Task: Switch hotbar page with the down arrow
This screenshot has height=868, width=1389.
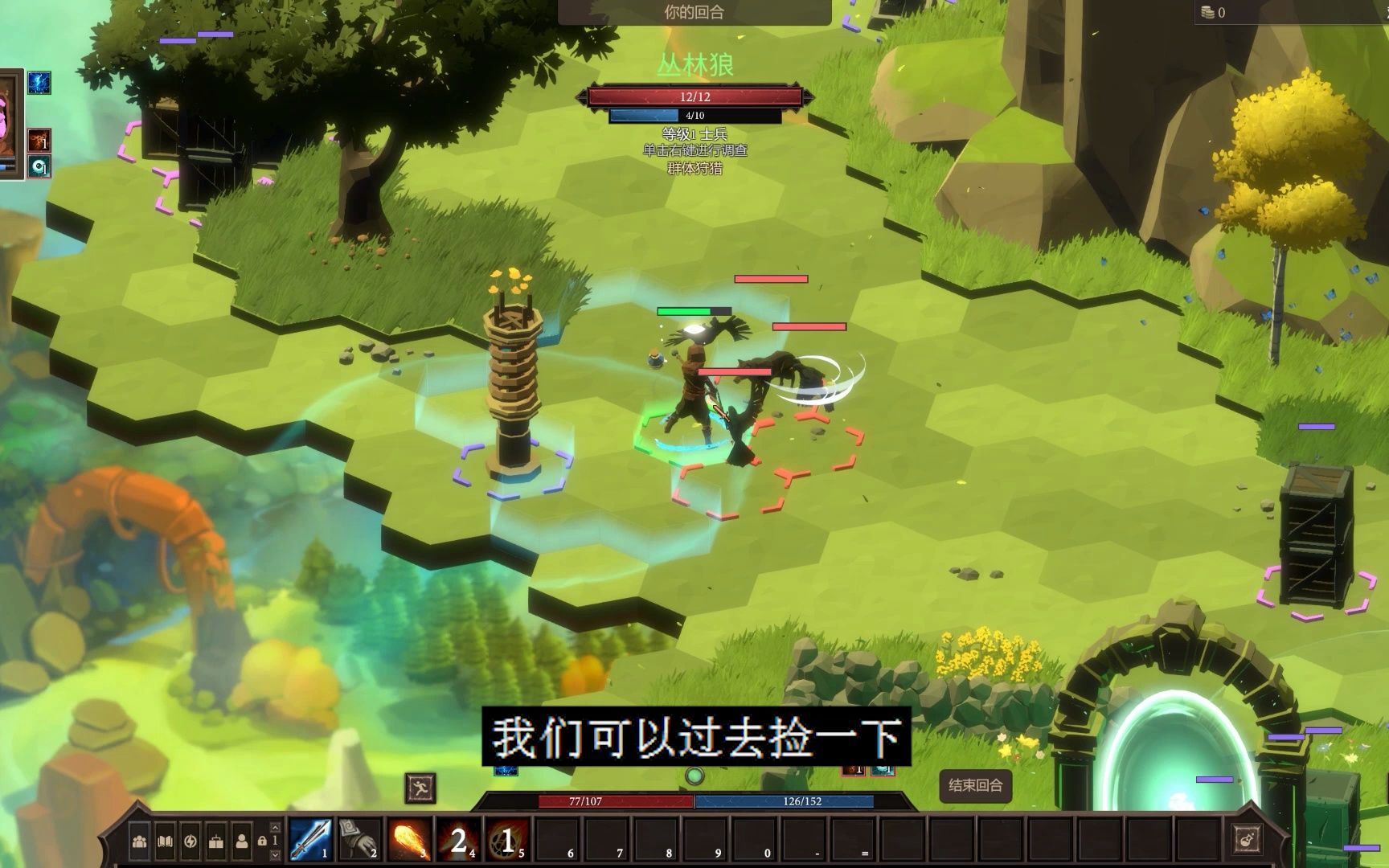Action: point(275,855)
